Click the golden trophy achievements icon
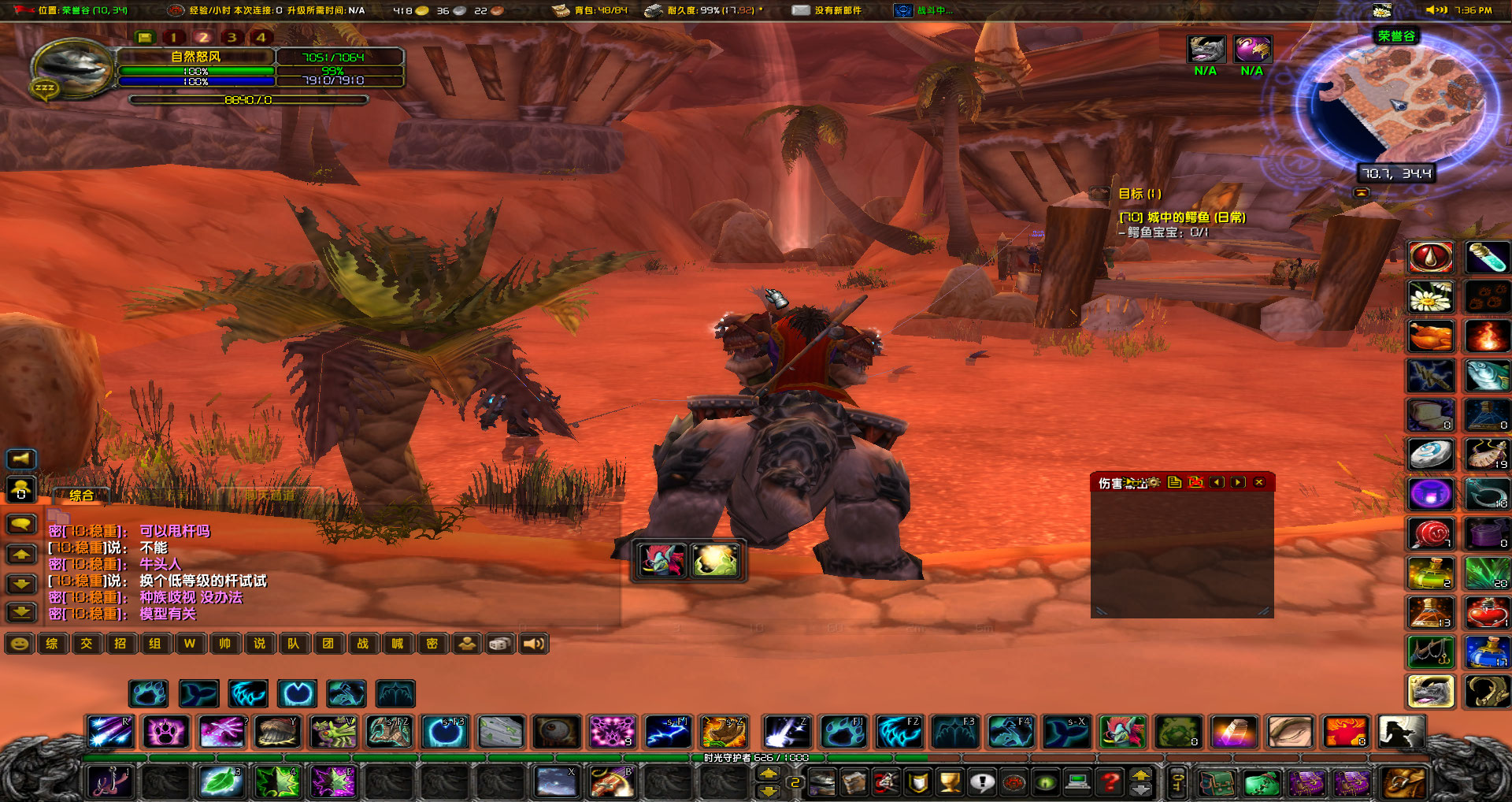1512x802 pixels. (x=949, y=784)
